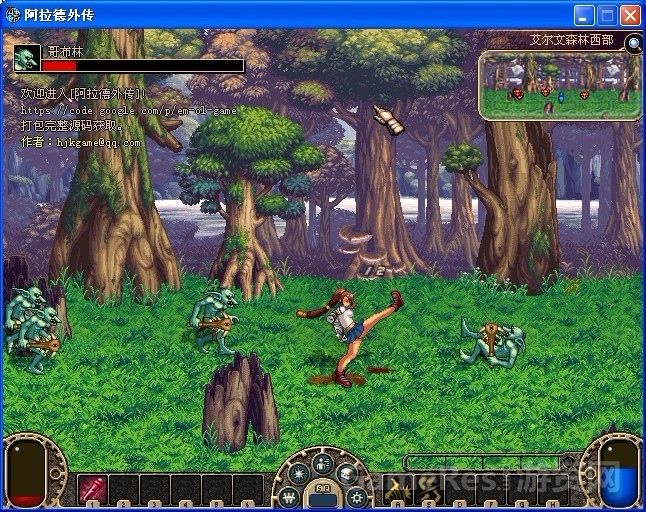Open the starburst skill menu button

[299, 473]
